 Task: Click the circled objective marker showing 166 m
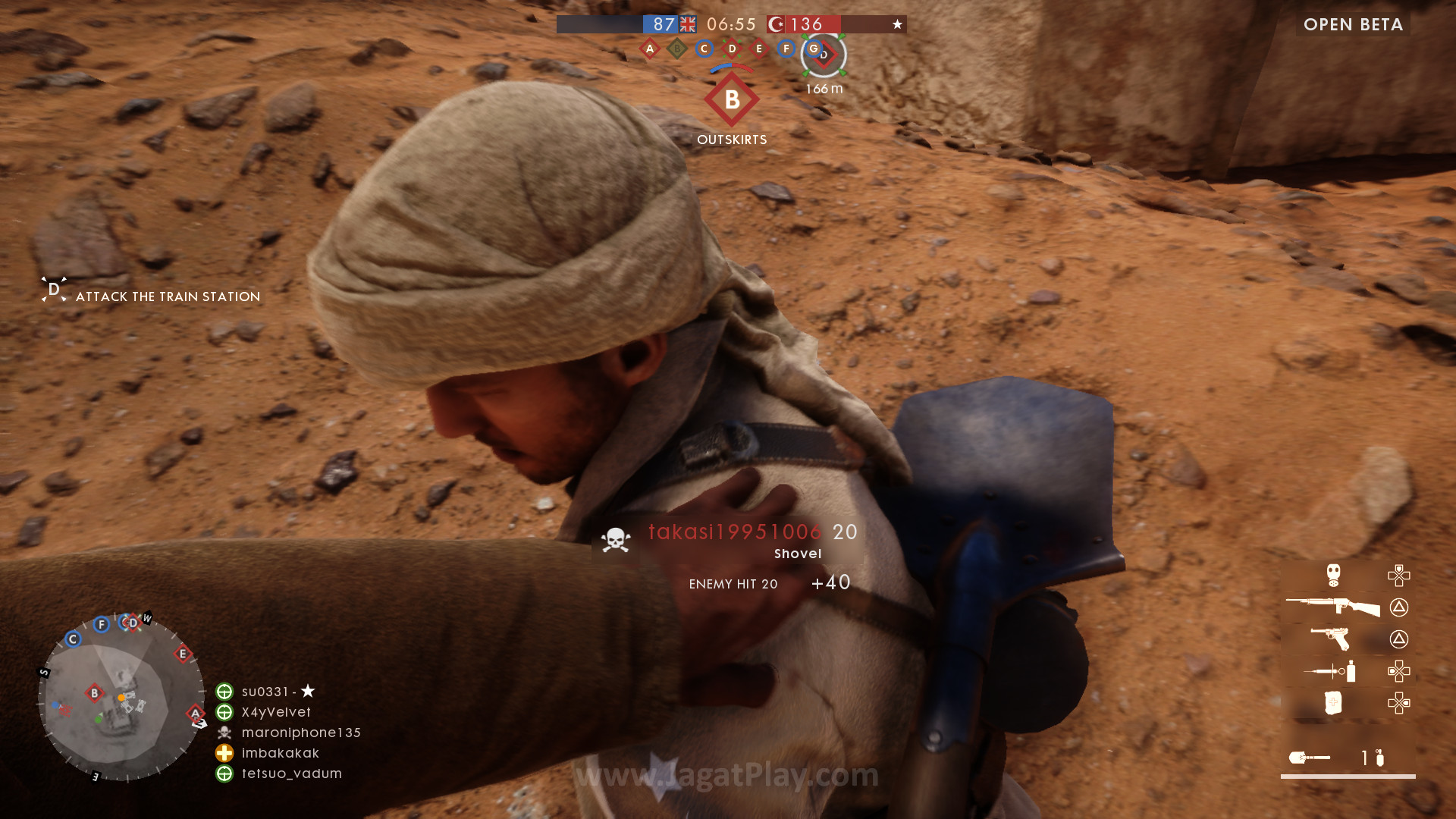point(824,55)
